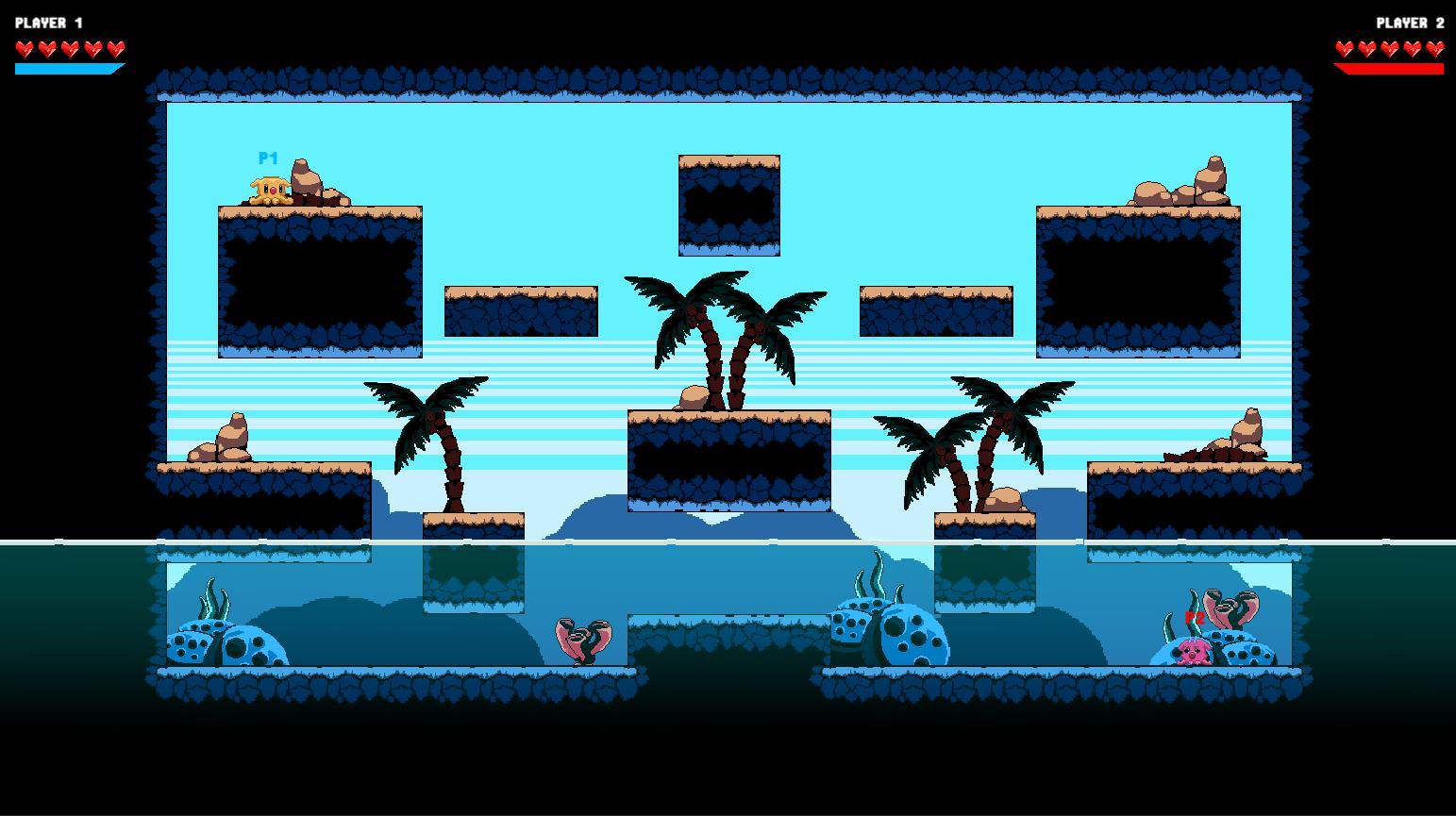Screen dimensions: 1456x816
Task: Click the 'Player 2' label text
Action: [1411, 22]
